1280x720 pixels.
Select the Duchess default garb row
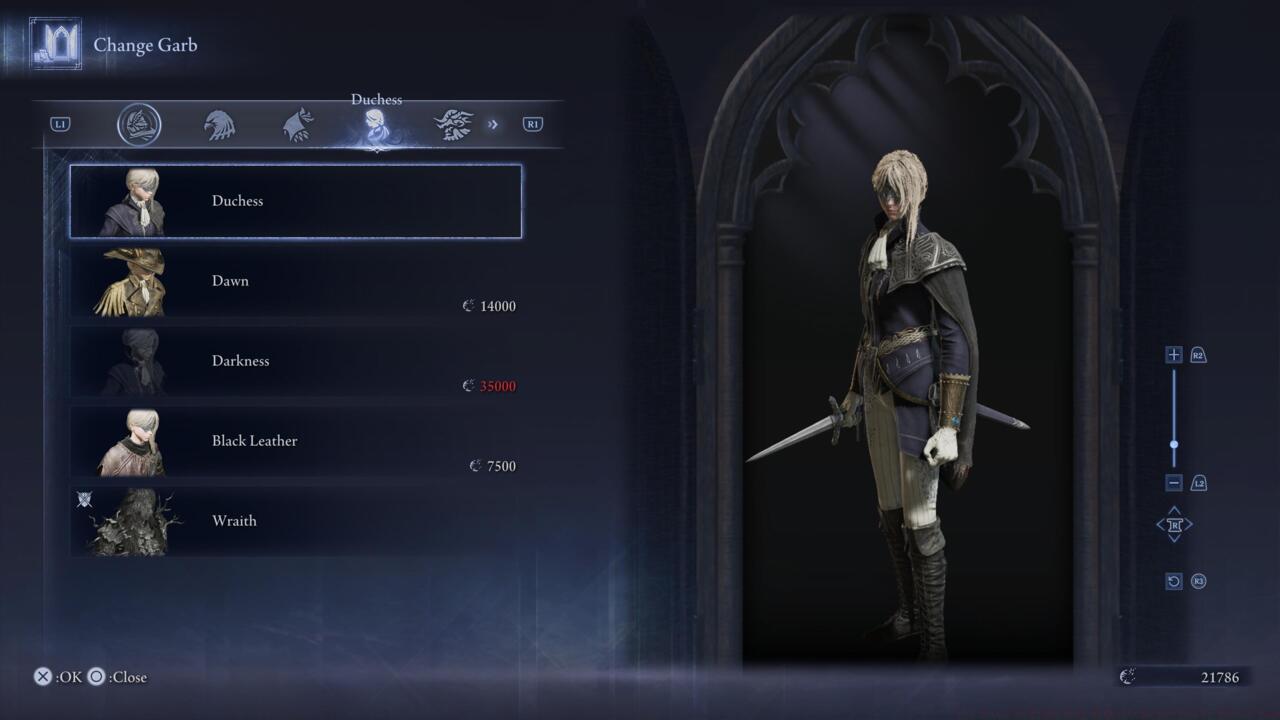click(x=296, y=201)
